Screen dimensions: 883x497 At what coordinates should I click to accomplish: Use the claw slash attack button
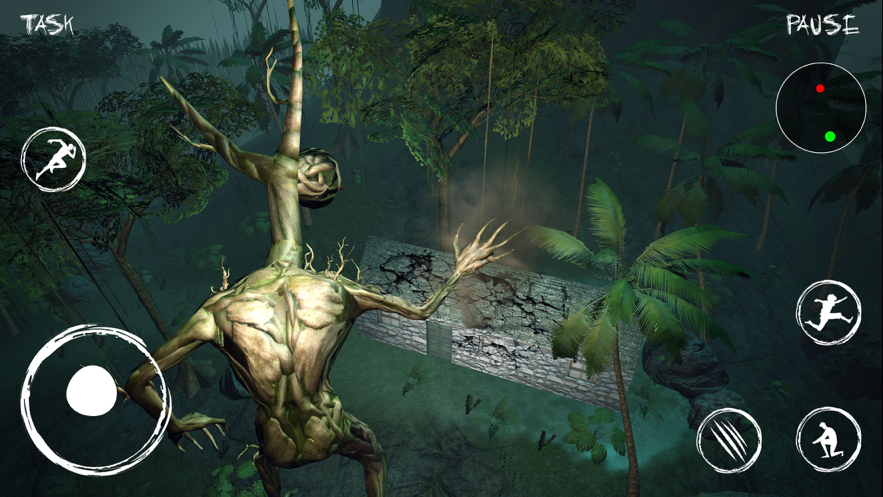pos(729,440)
